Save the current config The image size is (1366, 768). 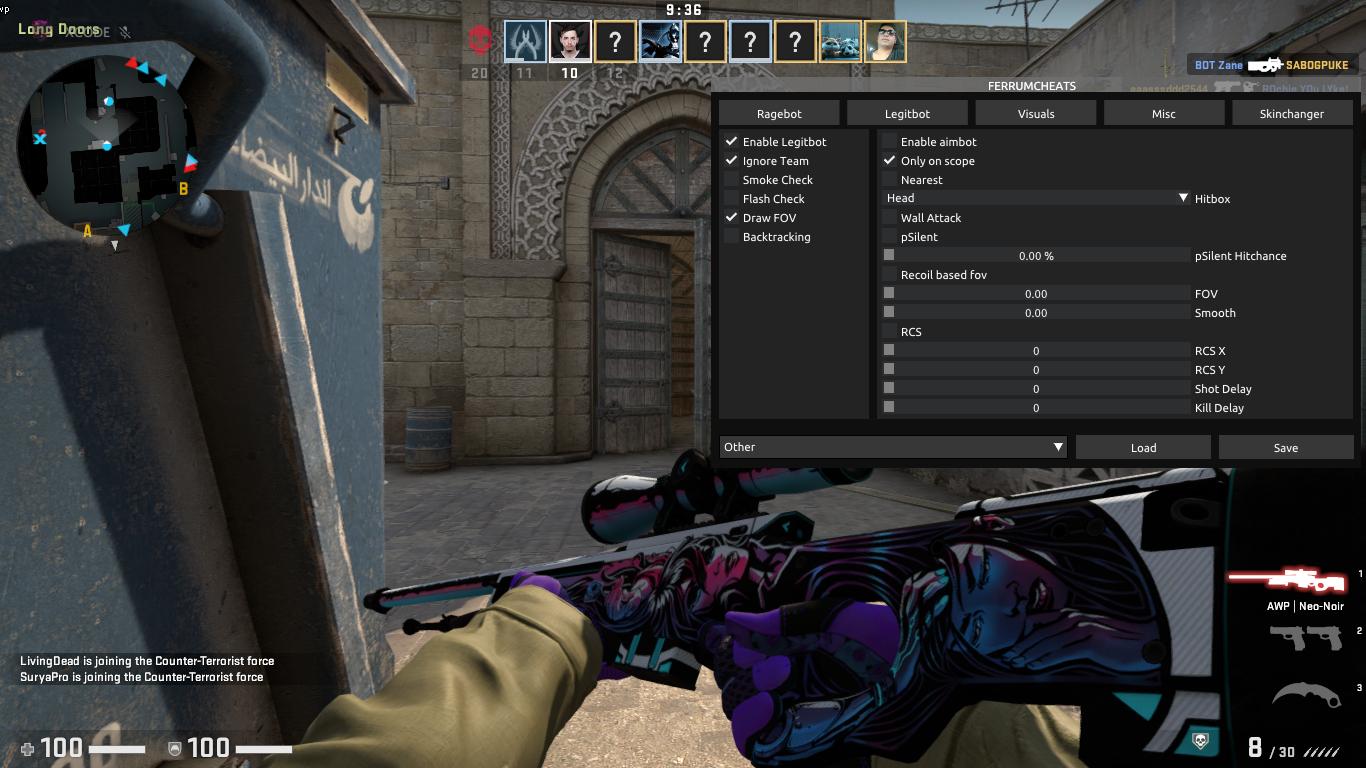1286,447
